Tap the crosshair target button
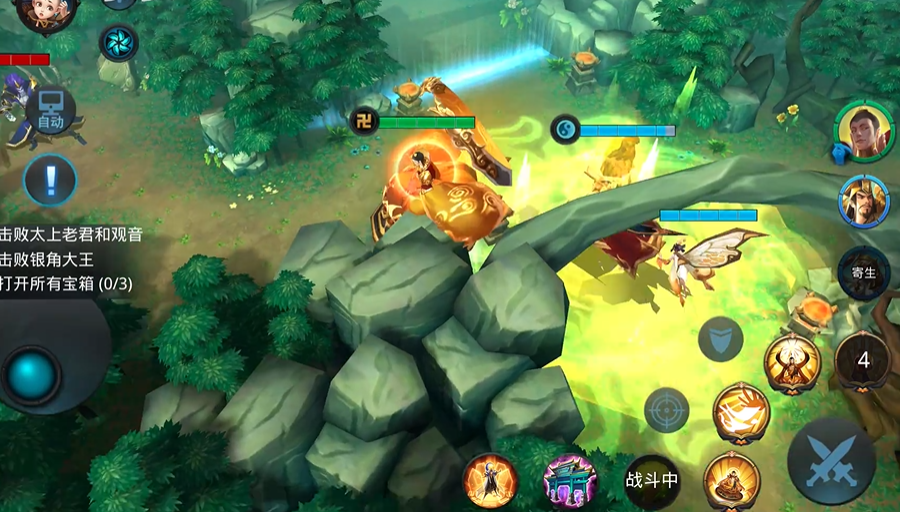 tap(667, 409)
